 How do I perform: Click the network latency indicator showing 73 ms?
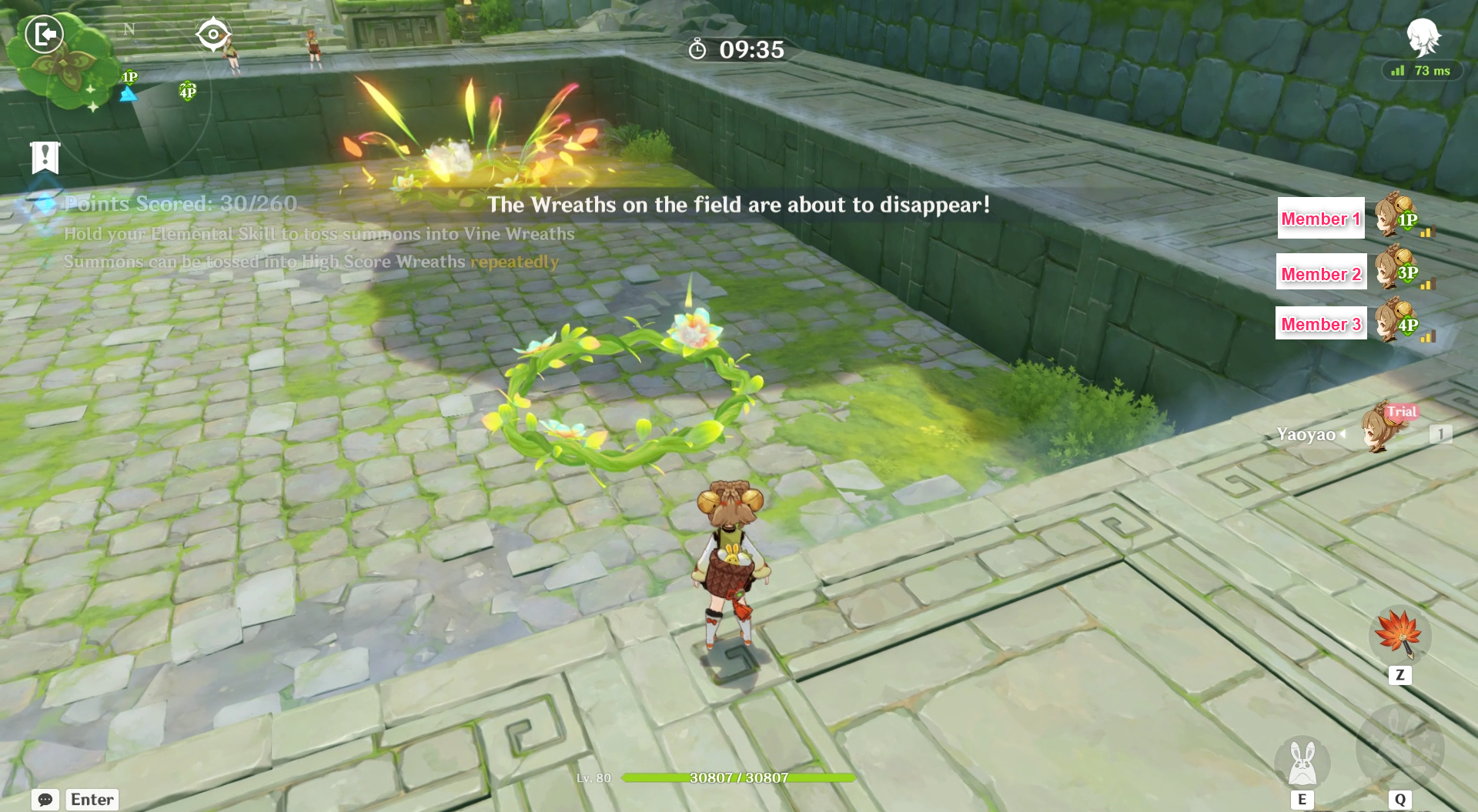1421,71
